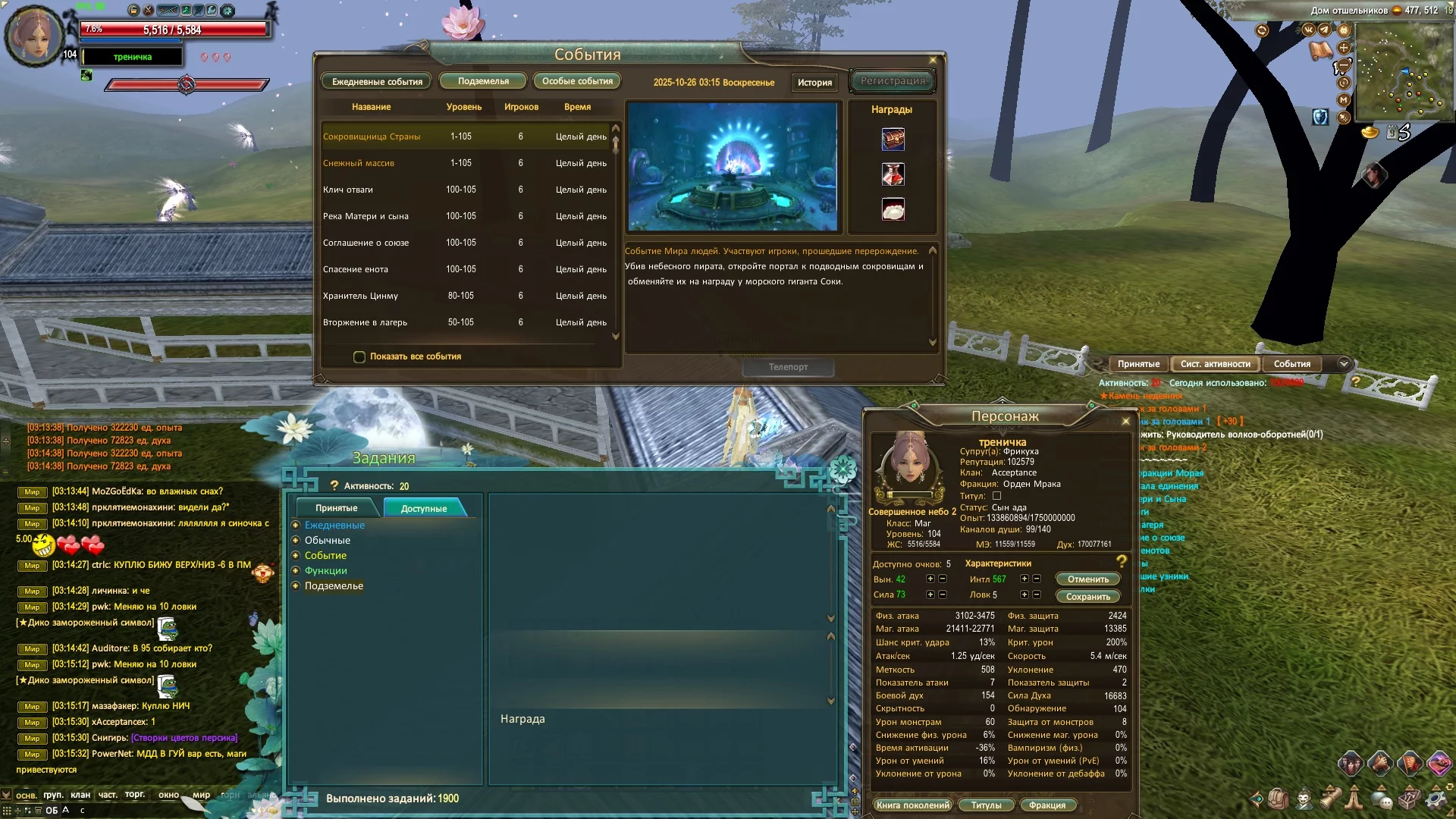Choose the Хранитель Цинму event row
Viewport: 1456px width, 819px height.
click(360, 296)
